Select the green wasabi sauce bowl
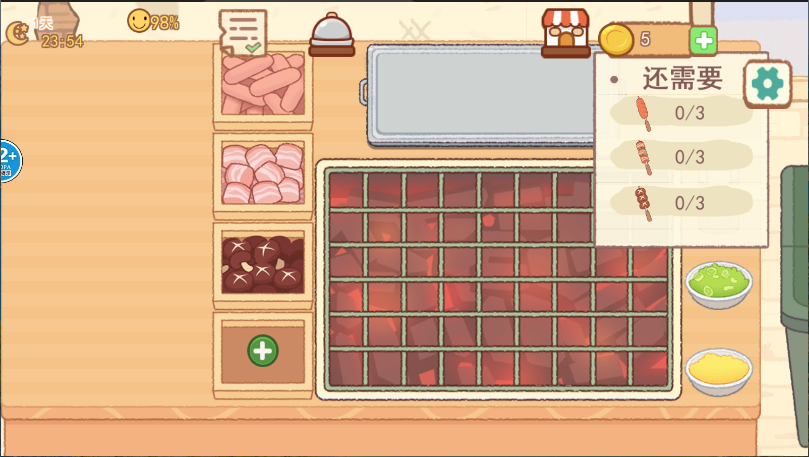This screenshot has height=457, width=809. [x=718, y=282]
